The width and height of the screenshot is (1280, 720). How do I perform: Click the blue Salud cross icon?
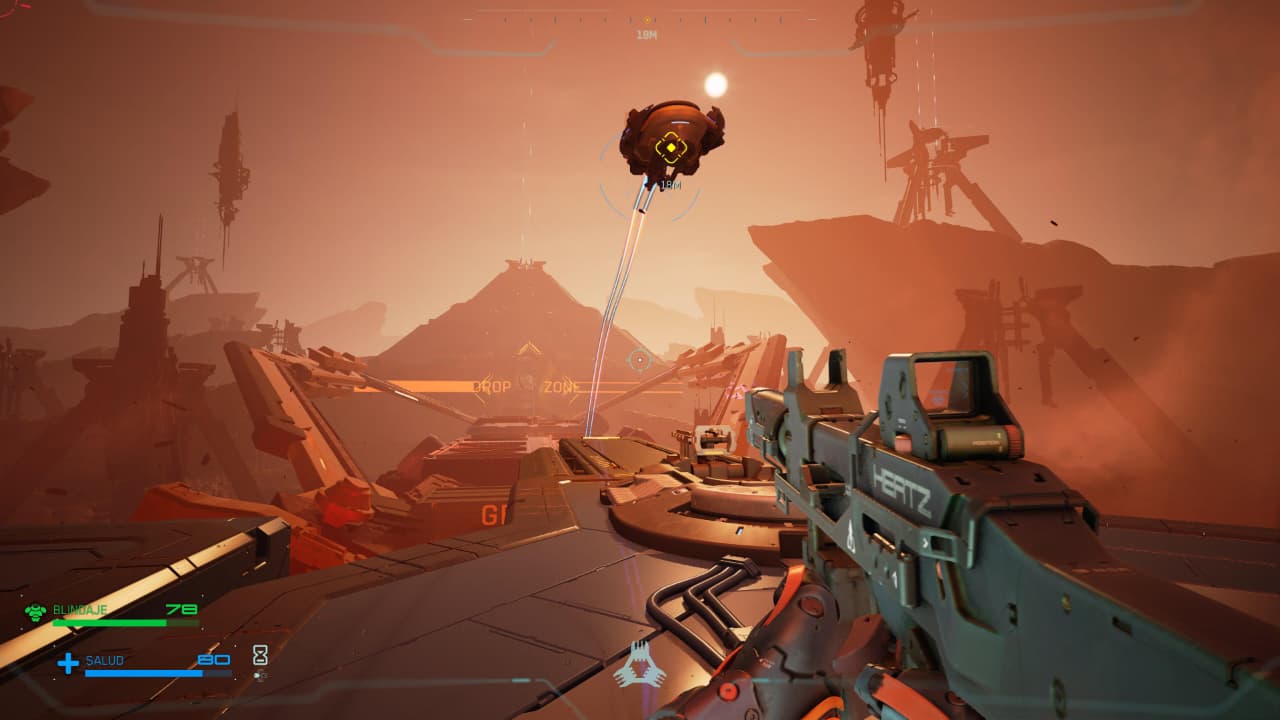coord(68,662)
